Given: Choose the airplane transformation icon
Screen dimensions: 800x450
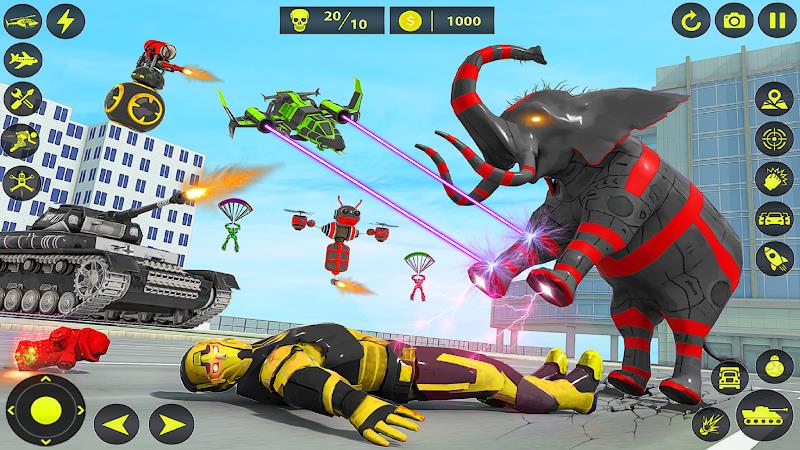Looking at the screenshot, I should [20, 59].
